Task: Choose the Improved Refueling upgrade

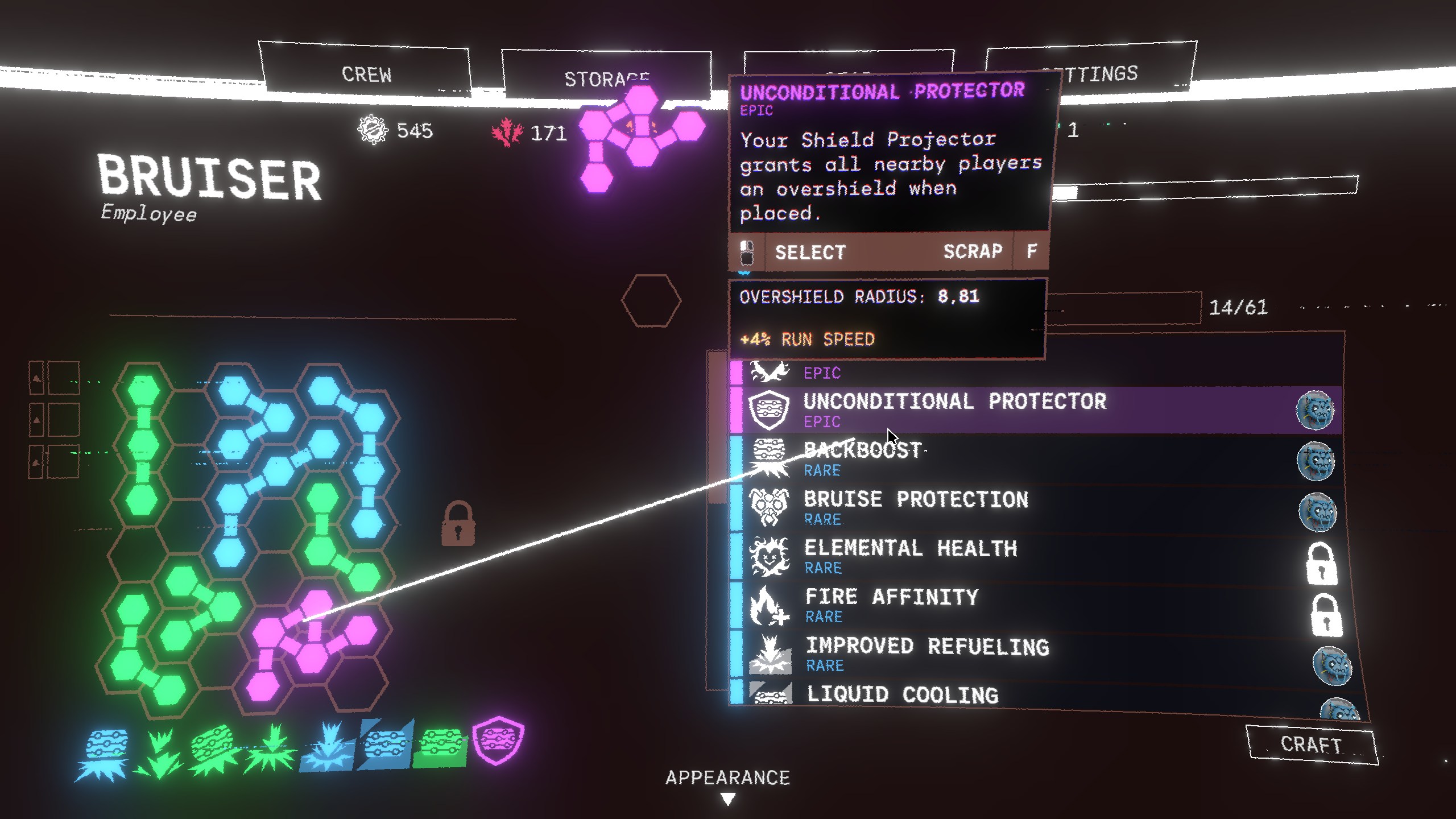Action: pyautogui.click(x=927, y=653)
